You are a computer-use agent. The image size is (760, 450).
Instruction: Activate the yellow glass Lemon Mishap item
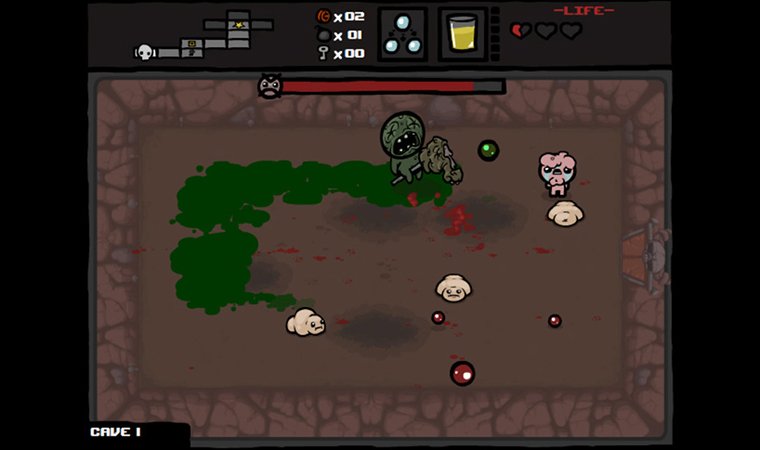[x=461, y=35]
